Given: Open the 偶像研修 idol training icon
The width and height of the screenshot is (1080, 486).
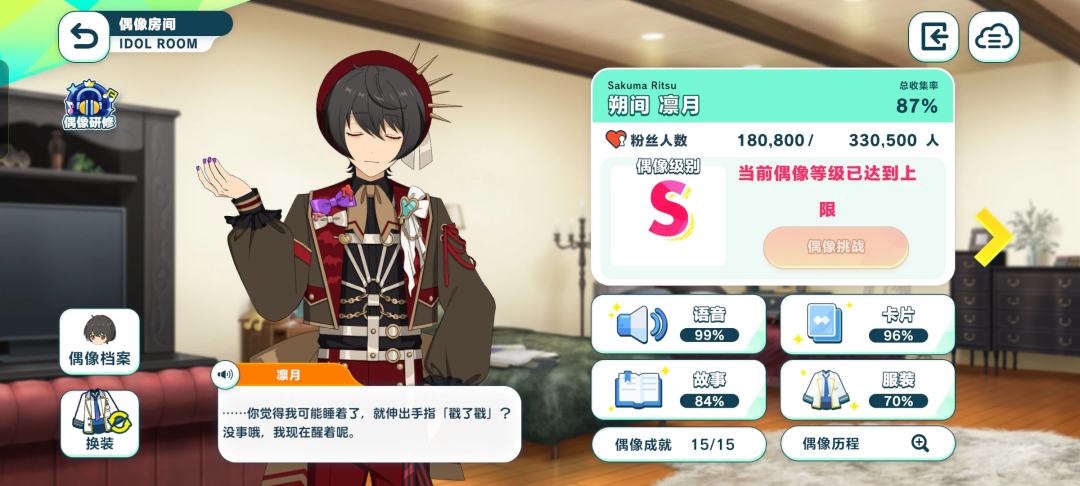Looking at the screenshot, I should tap(90, 105).
